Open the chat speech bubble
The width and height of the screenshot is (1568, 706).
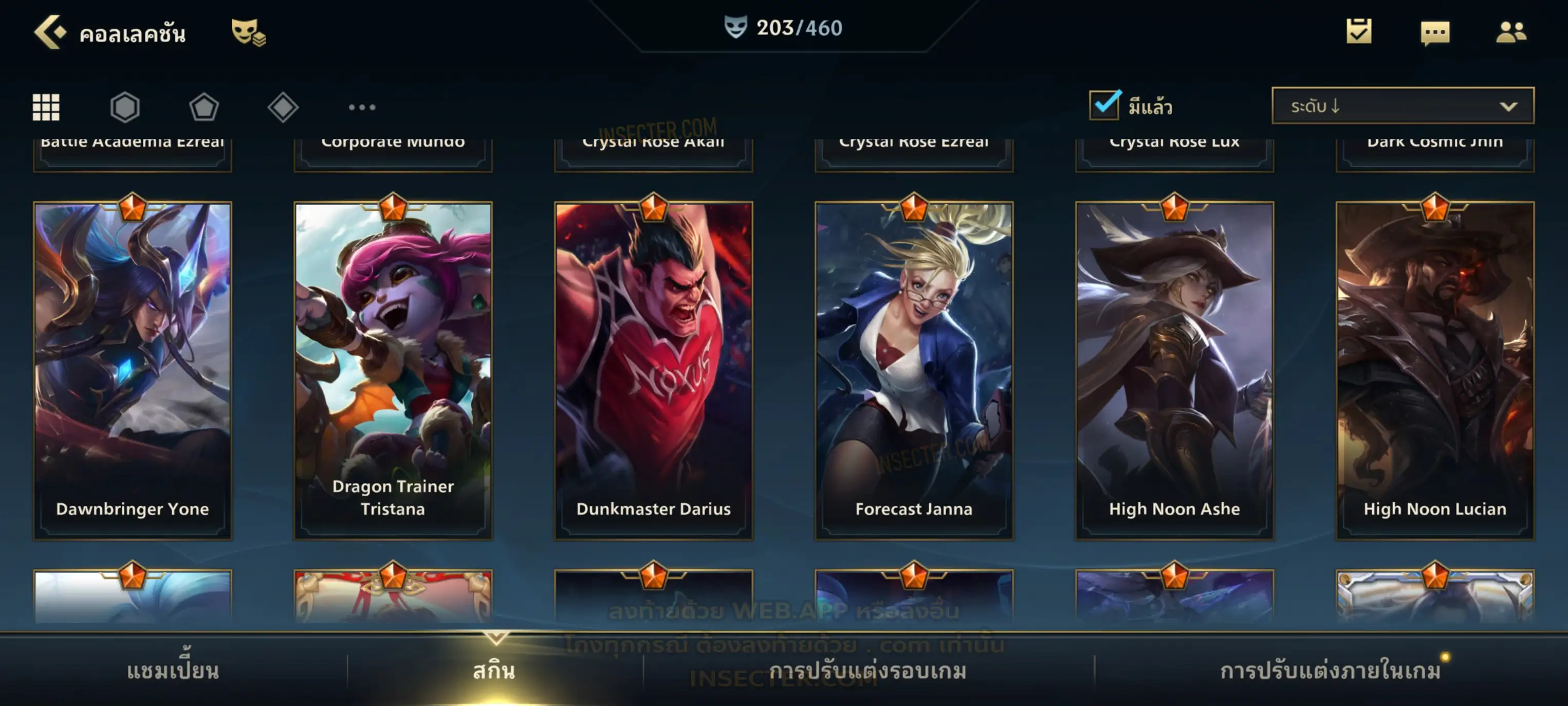(x=1435, y=33)
